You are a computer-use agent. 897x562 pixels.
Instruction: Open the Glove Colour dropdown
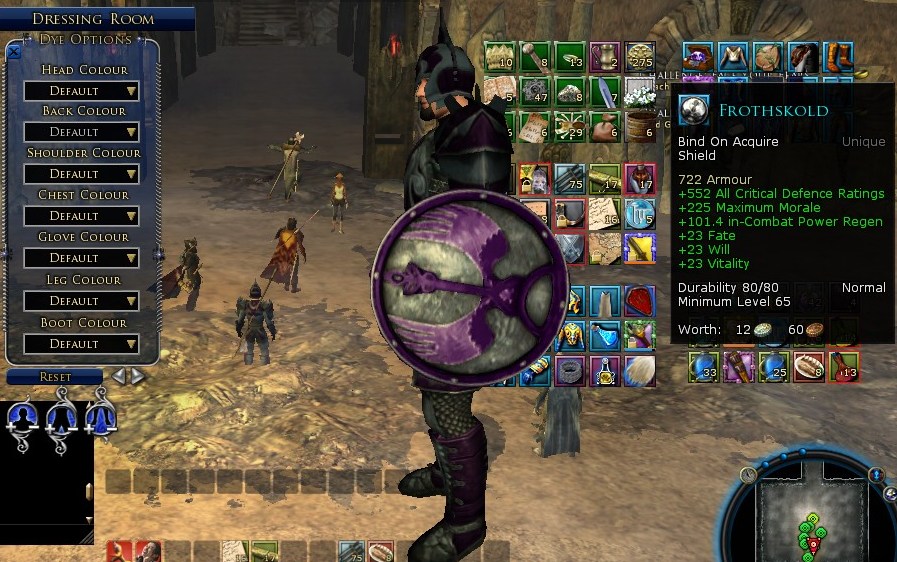82,258
